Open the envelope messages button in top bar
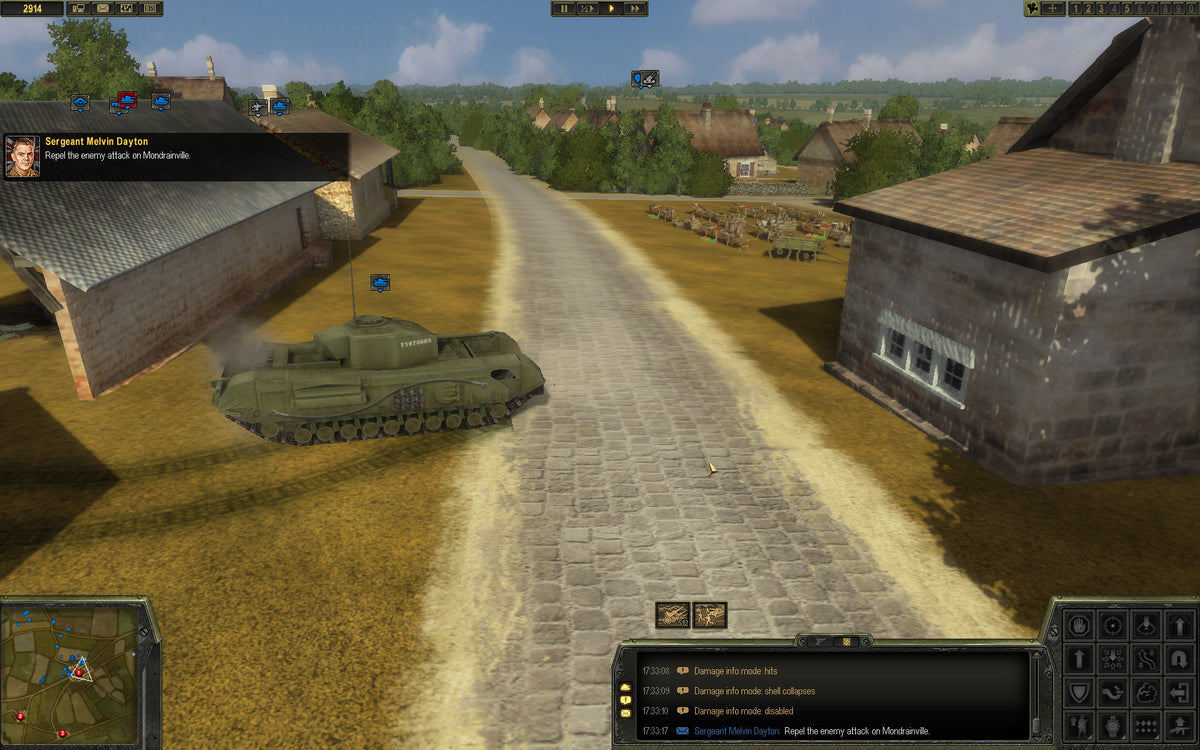Viewport: 1200px width, 750px height. (x=103, y=9)
